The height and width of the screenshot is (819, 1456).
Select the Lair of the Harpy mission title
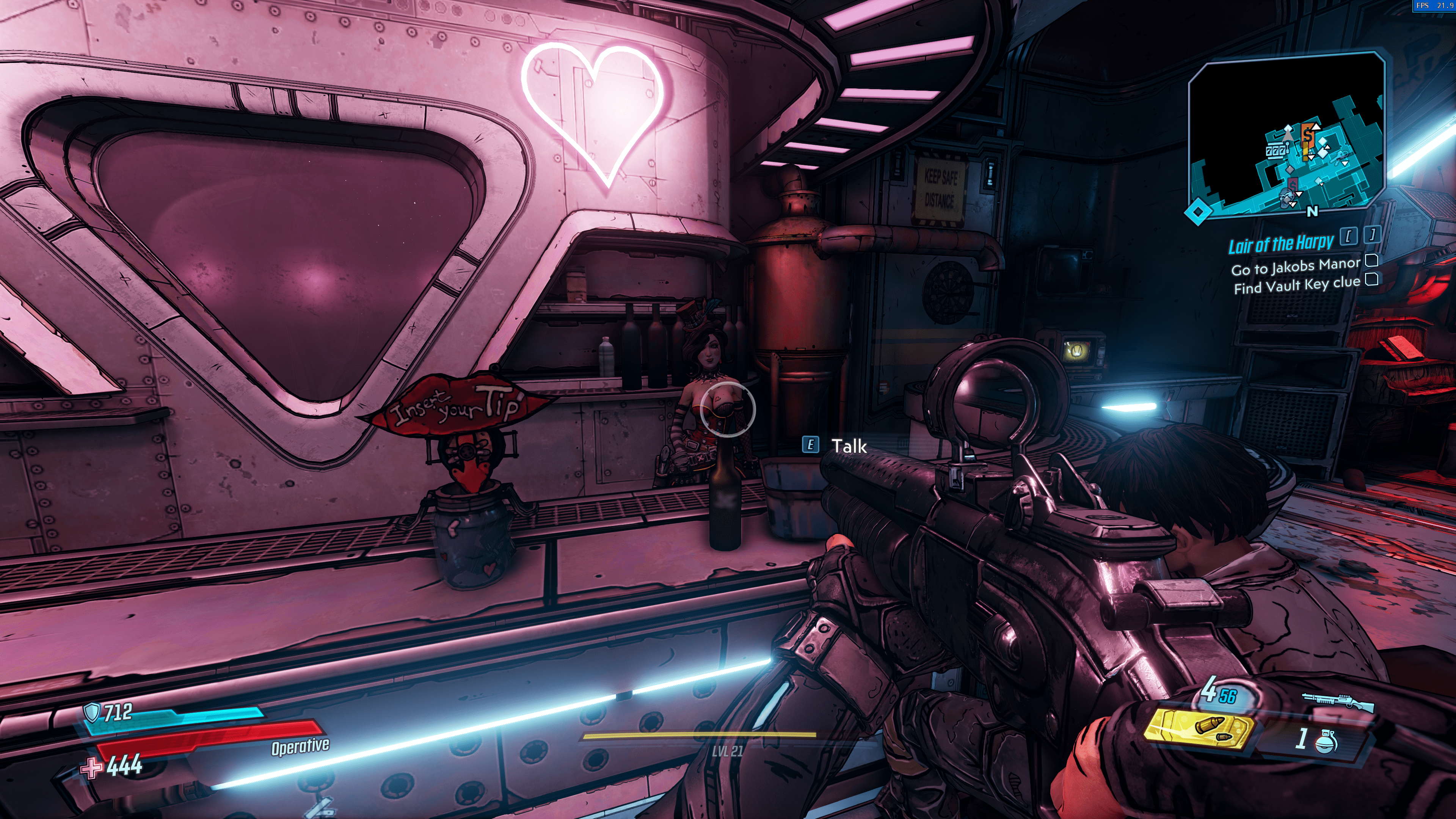tap(1280, 244)
